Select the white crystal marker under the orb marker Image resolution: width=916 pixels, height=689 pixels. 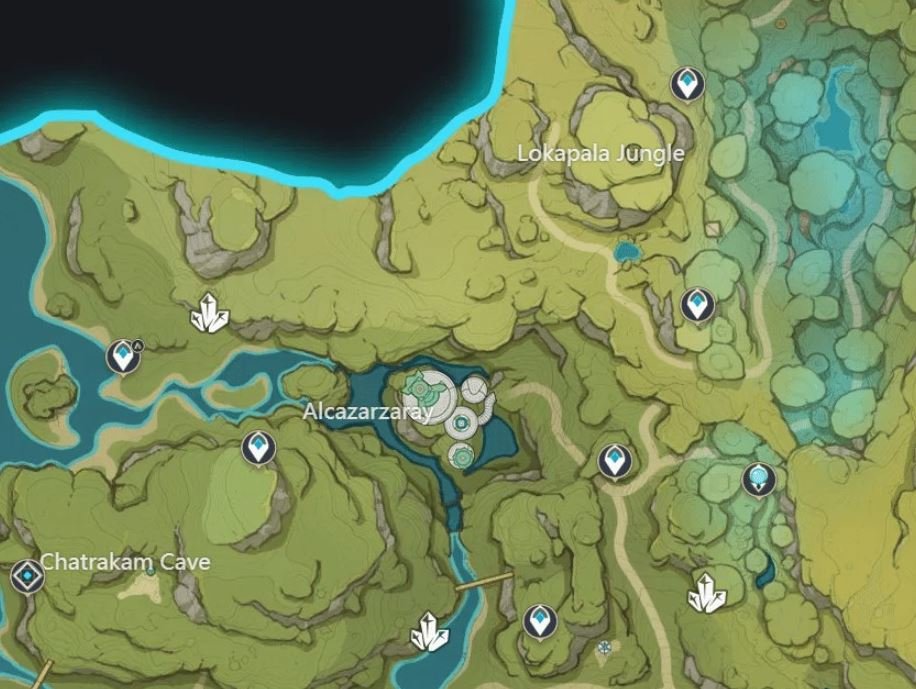click(707, 593)
